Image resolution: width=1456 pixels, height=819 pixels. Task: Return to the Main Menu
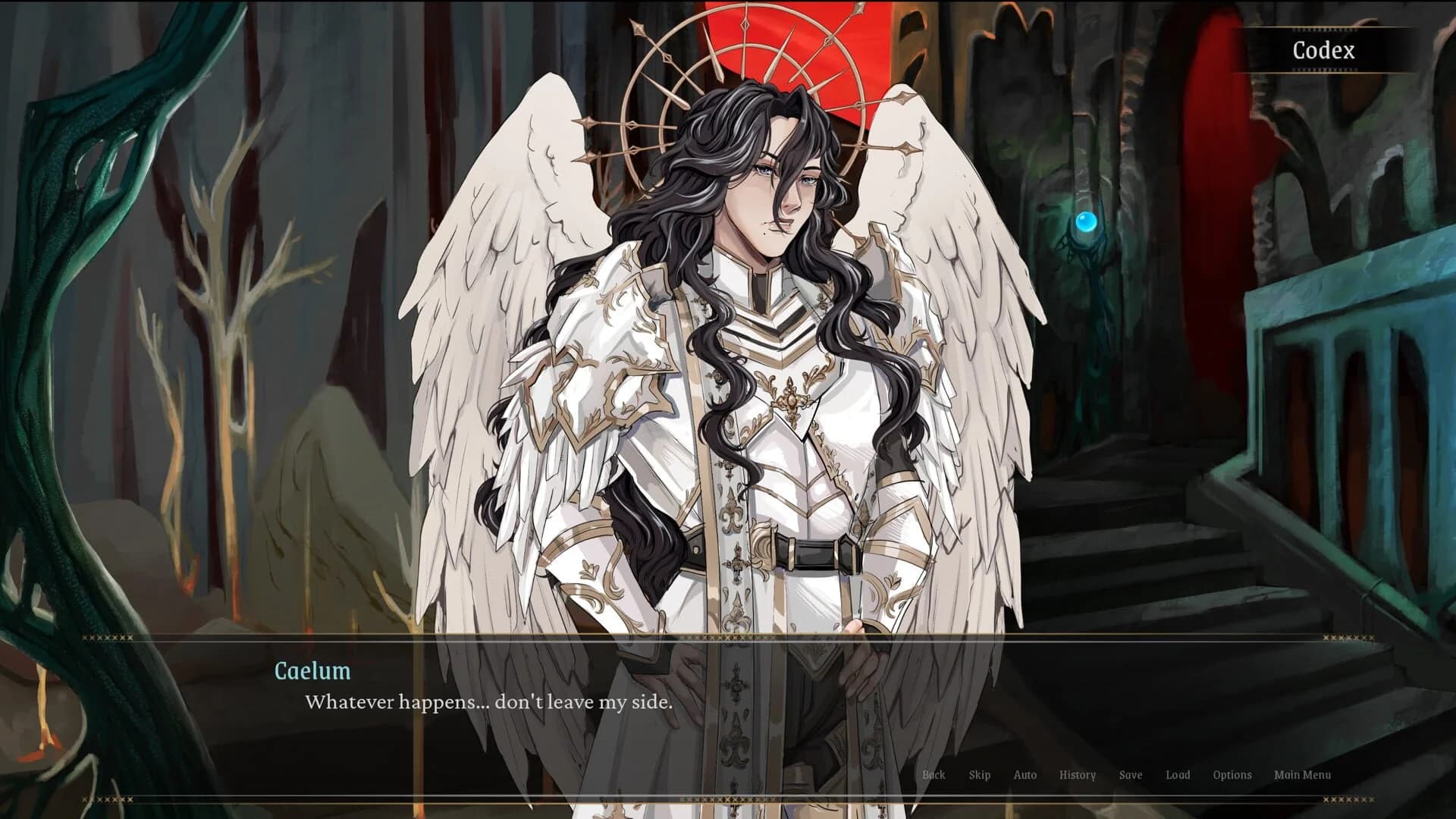click(x=1303, y=775)
